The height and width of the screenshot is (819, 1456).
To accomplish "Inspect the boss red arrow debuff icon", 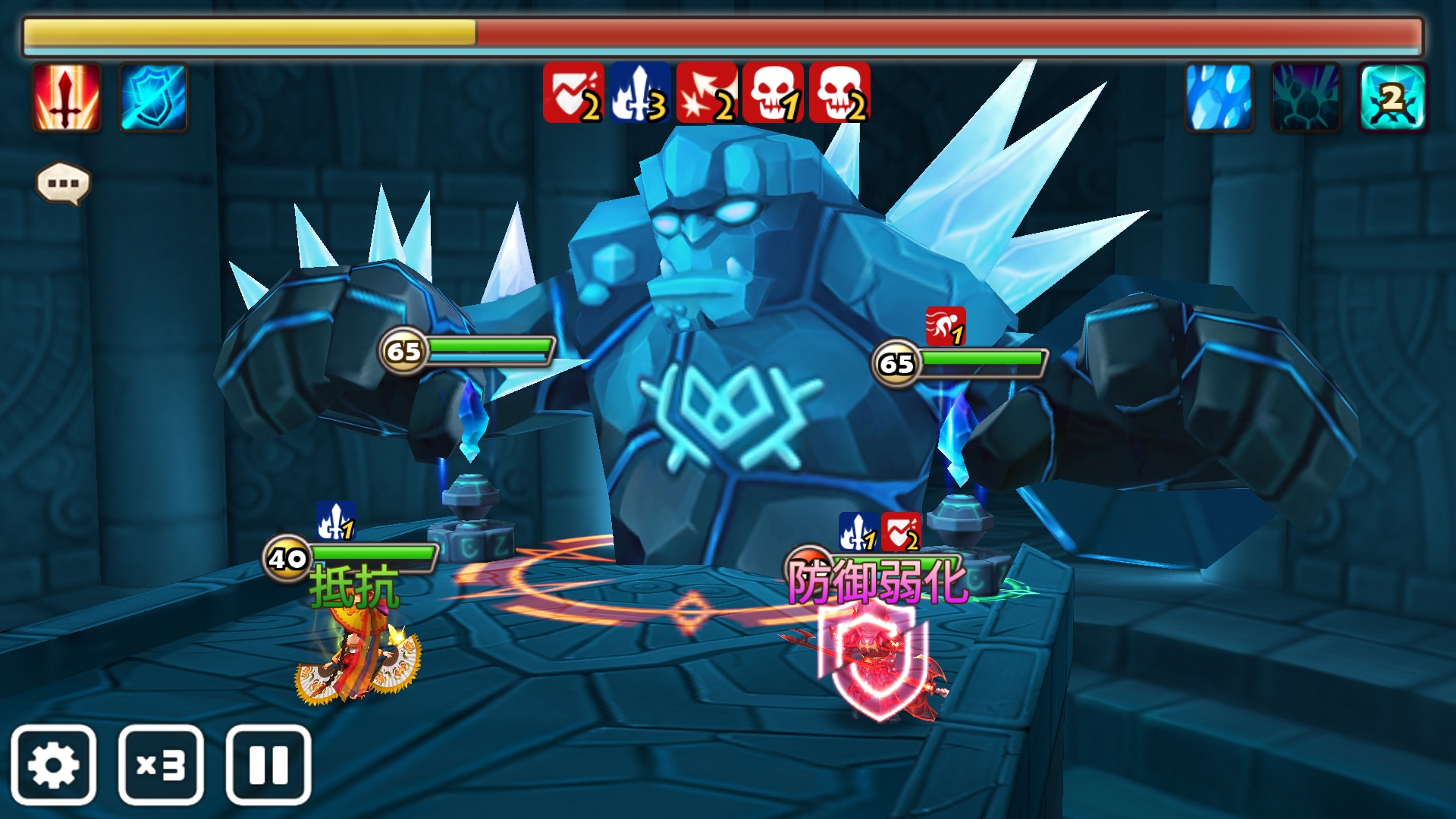I will [x=706, y=93].
